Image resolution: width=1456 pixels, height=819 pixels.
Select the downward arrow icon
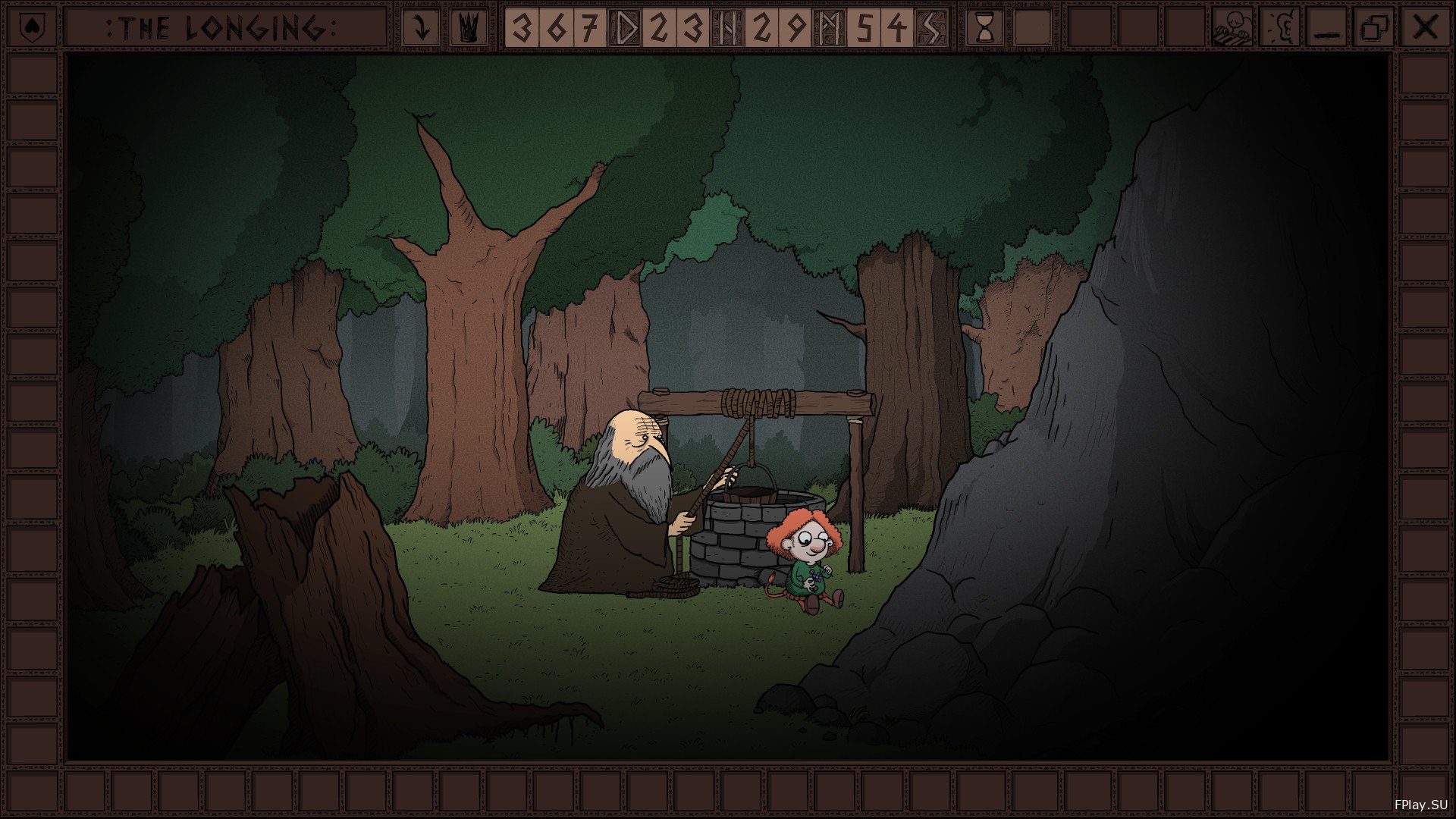click(x=419, y=28)
